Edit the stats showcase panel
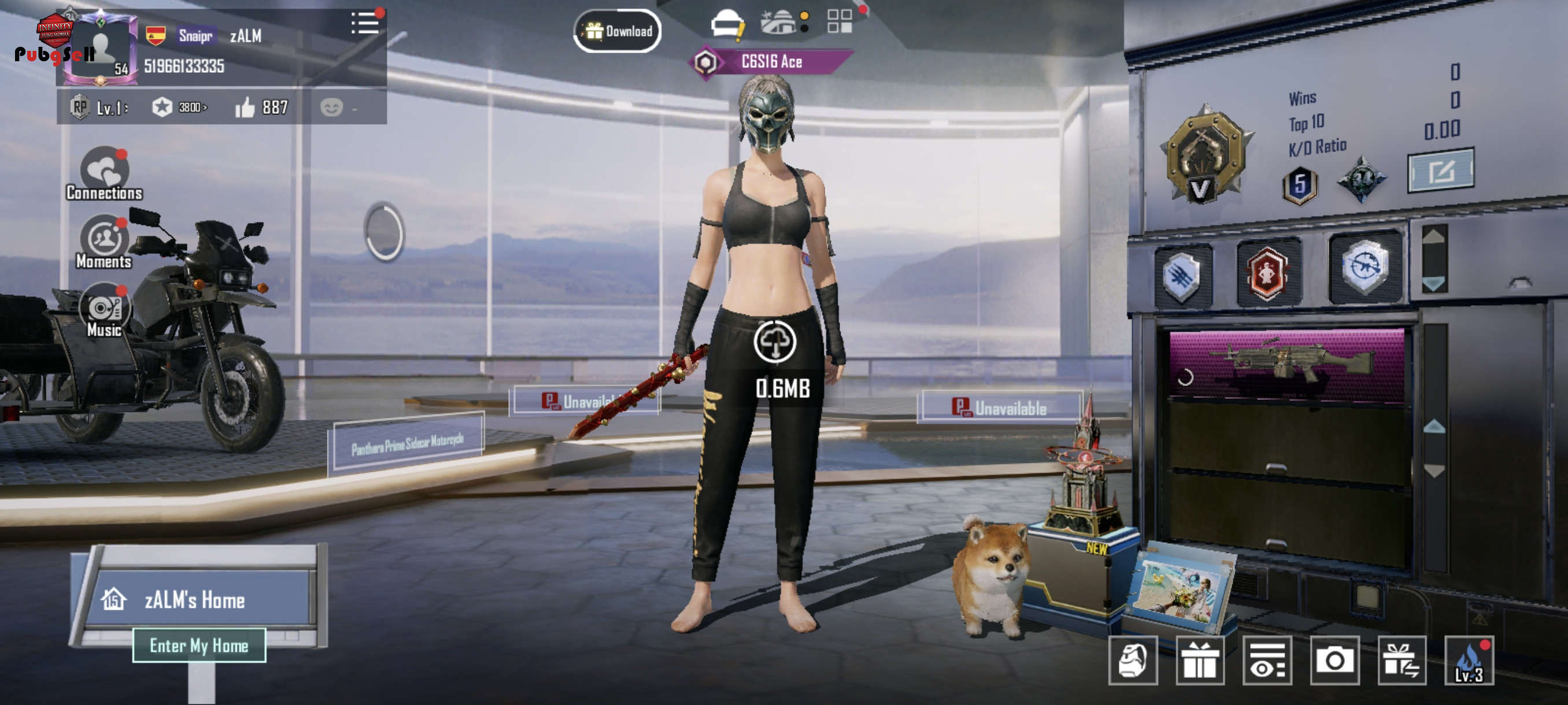Viewport: 1568px width, 705px height. tap(1441, 171)
